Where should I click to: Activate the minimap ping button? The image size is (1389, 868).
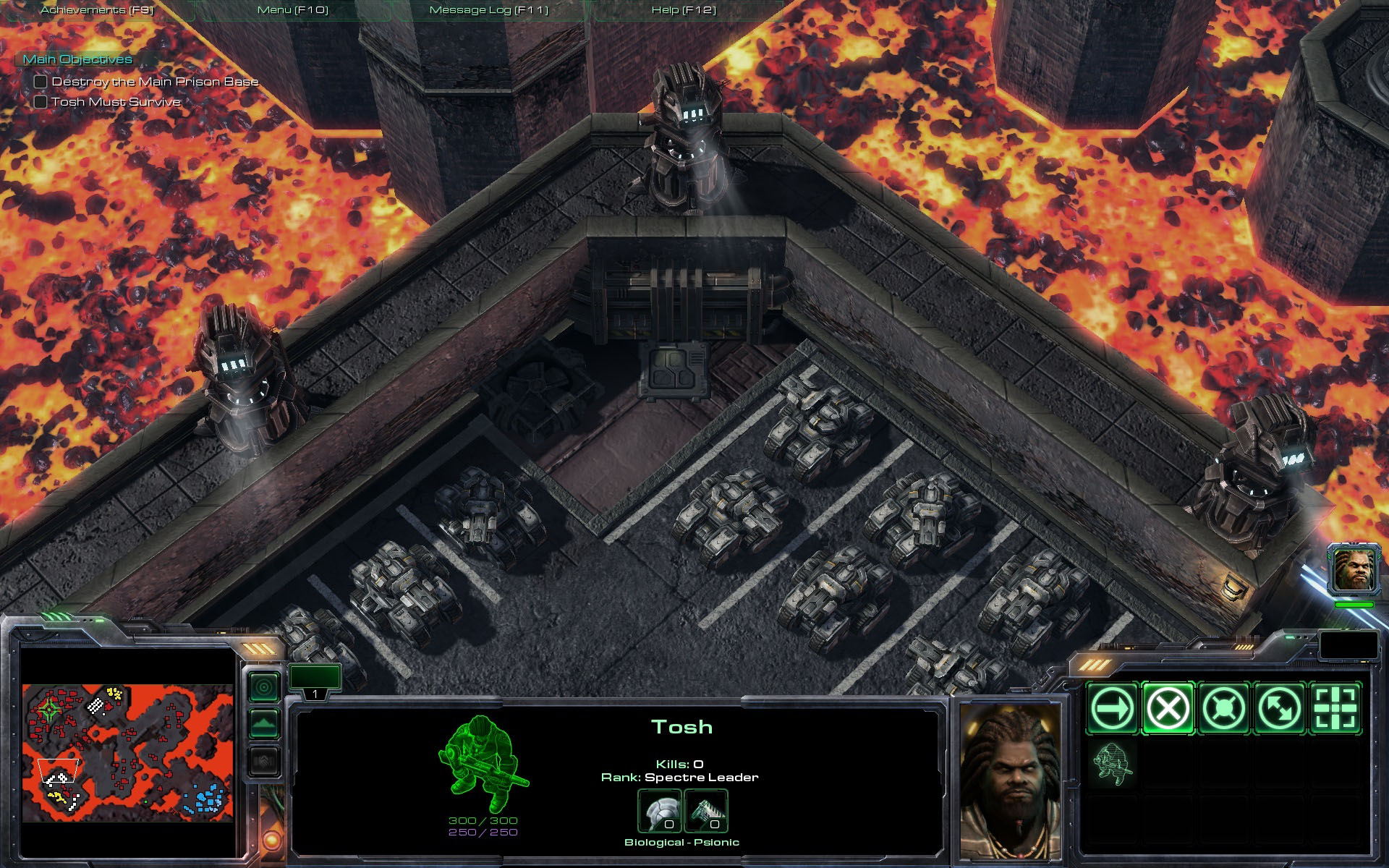coord(264,686)
